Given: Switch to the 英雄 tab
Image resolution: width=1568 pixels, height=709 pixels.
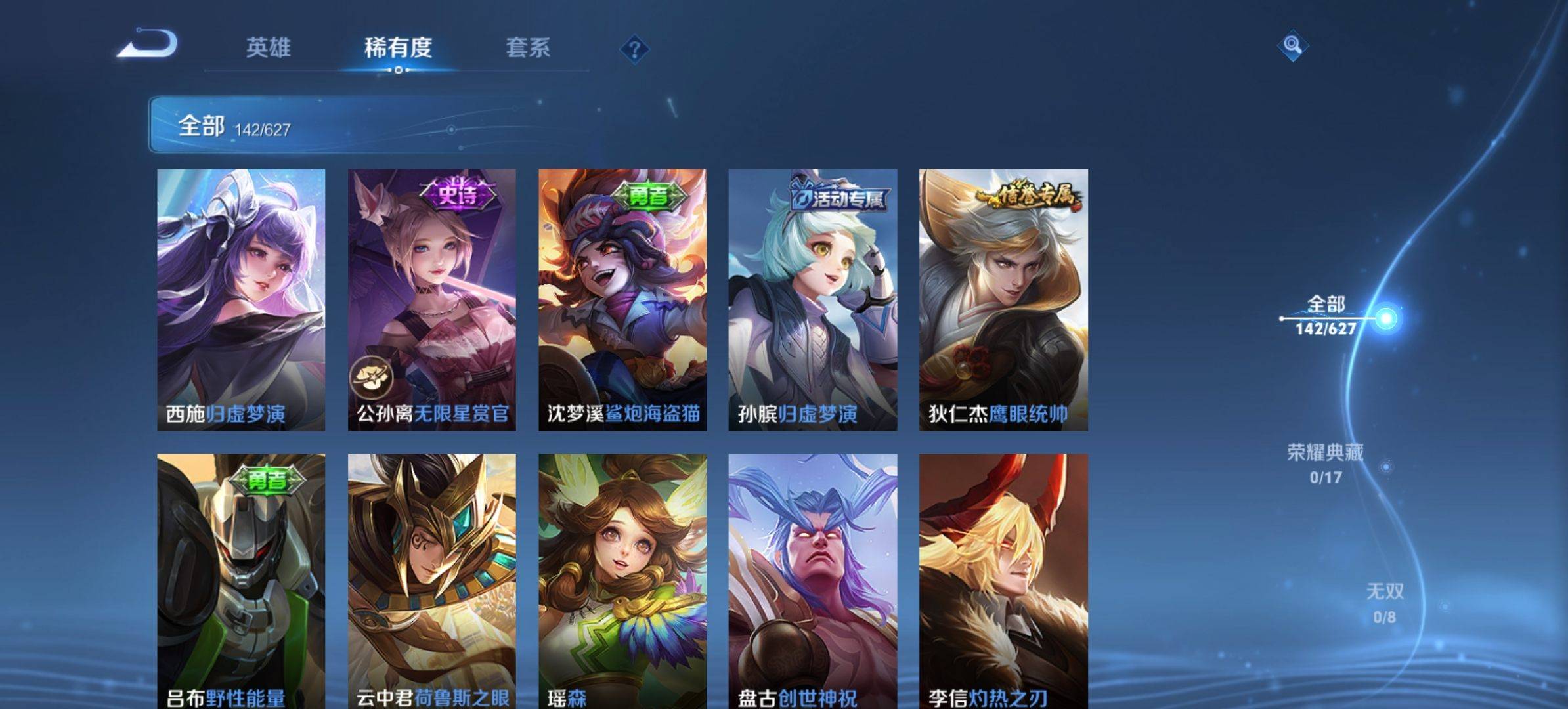Looking at the screenshot, I should 268,48.
